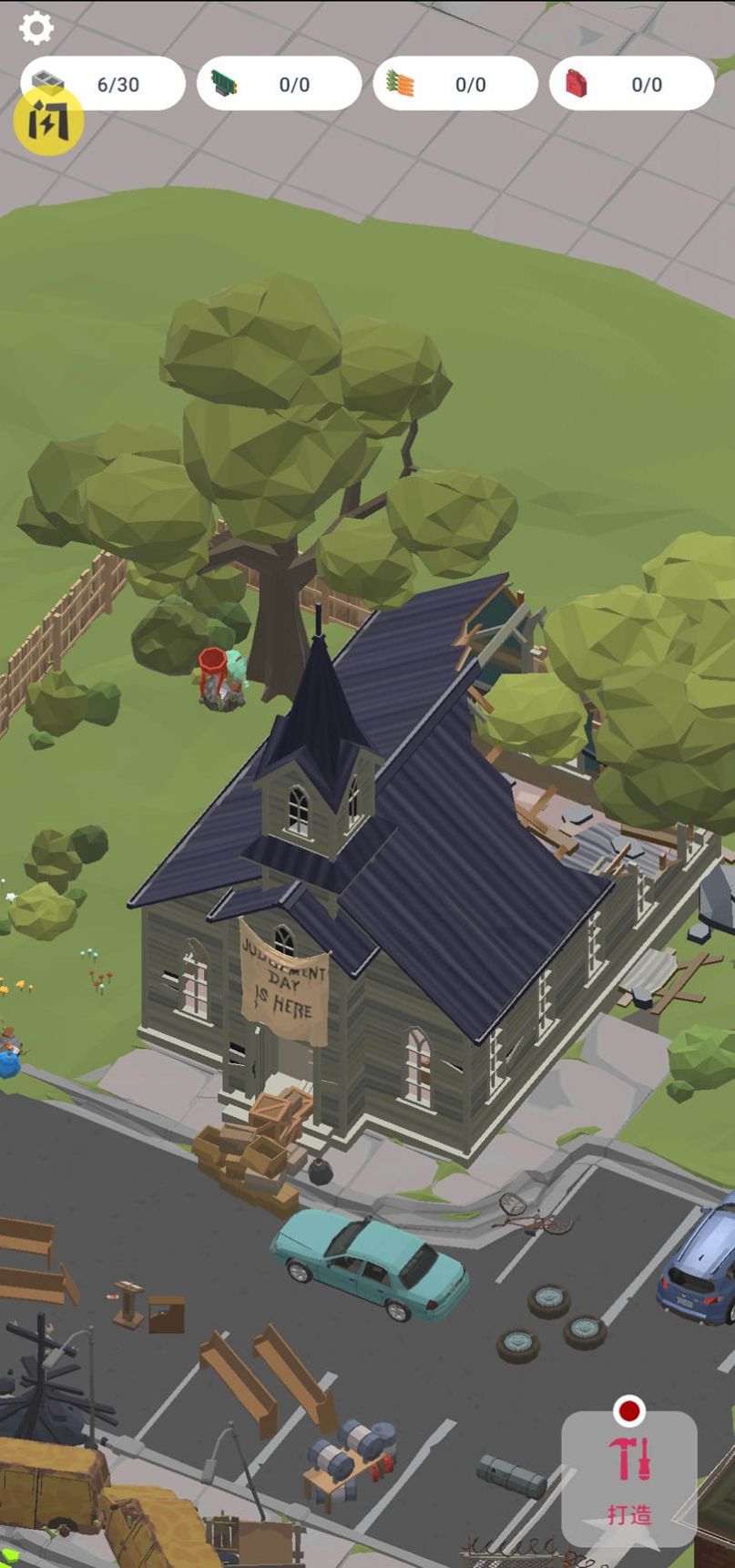The width and height of the screenshot is (735, 1568).
Task: Open the 打造 crafting menu
Action: [x=629, y=1477]
